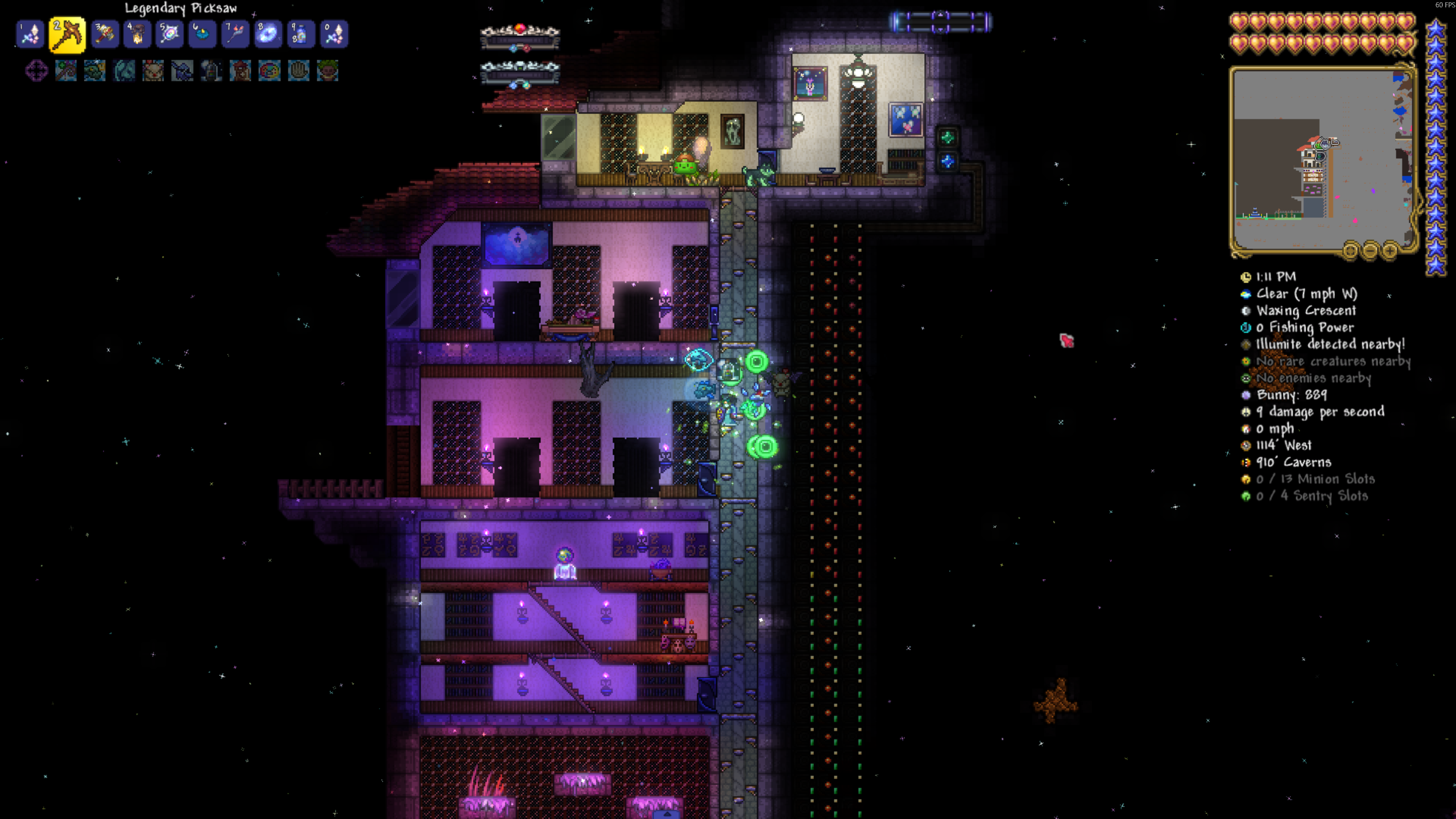Choose the flaming item in hotbar slot 4
Image resolution: width=1456 pixels, height=819 pixels.
[137, 34]
